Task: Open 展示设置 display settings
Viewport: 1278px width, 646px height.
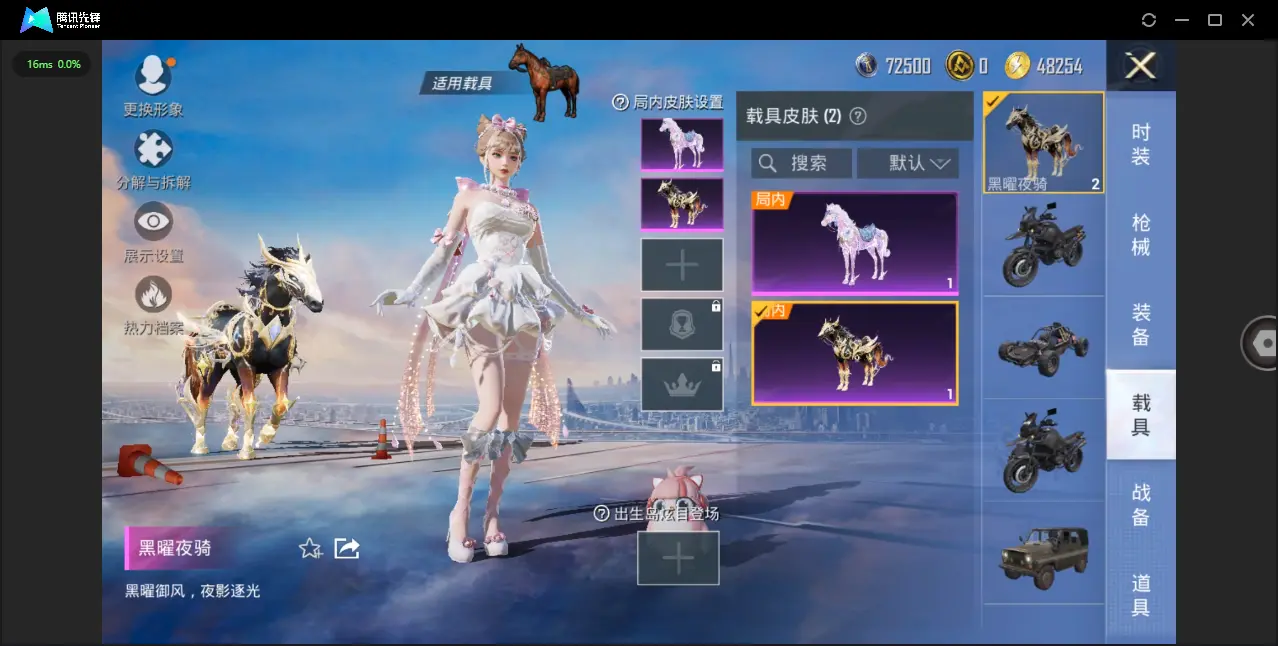Action: tap(153, 222)
